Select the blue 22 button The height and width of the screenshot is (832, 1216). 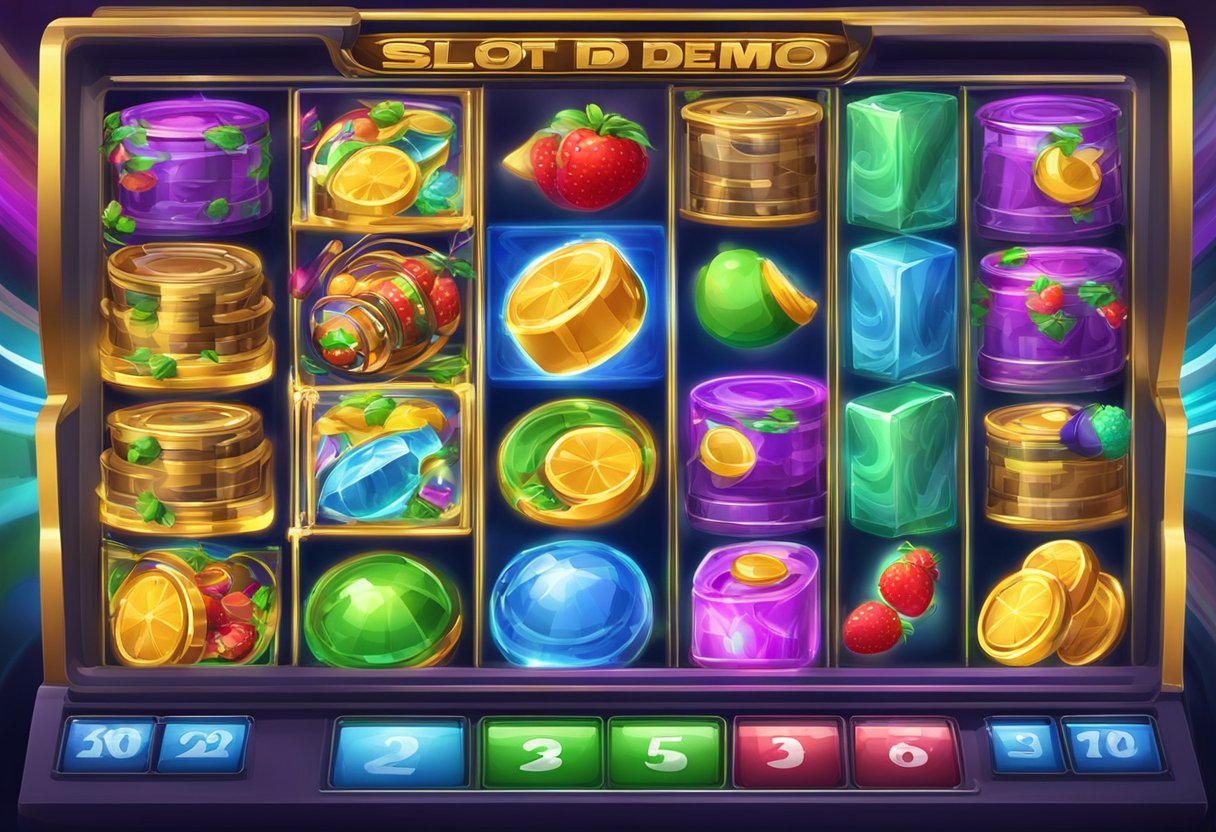click(x=202, y=745)
